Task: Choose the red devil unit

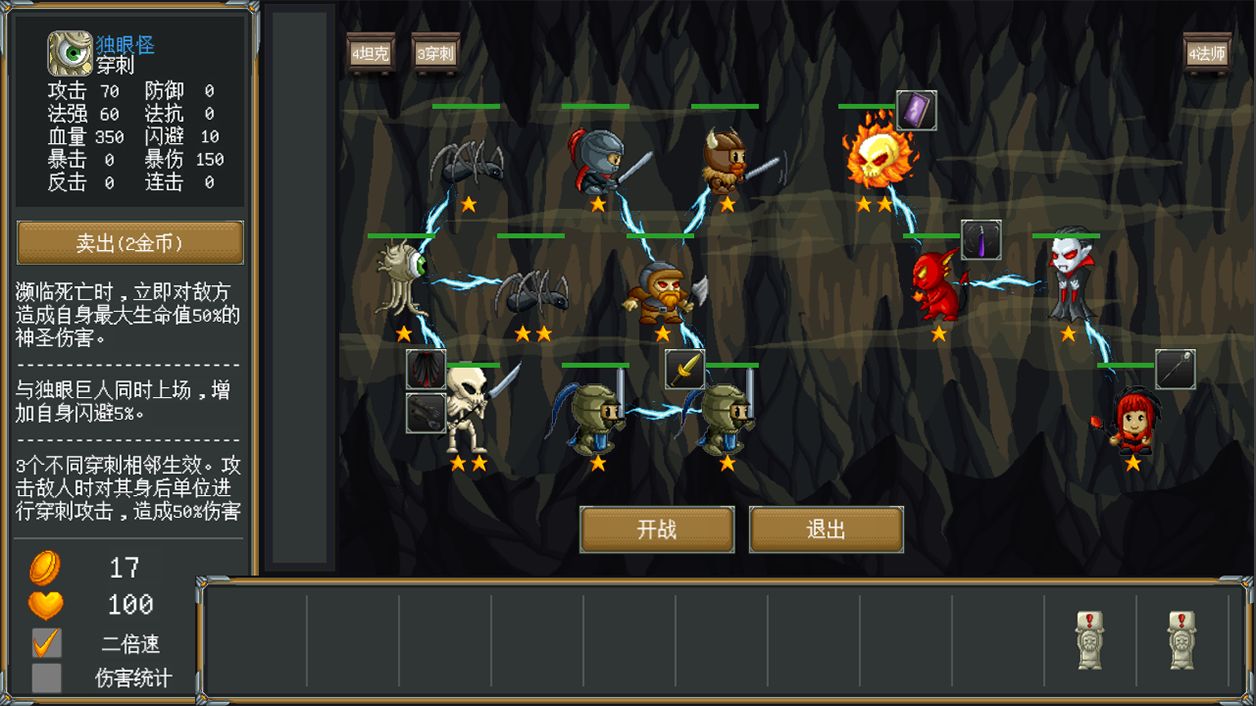Action: click(936, 284)
